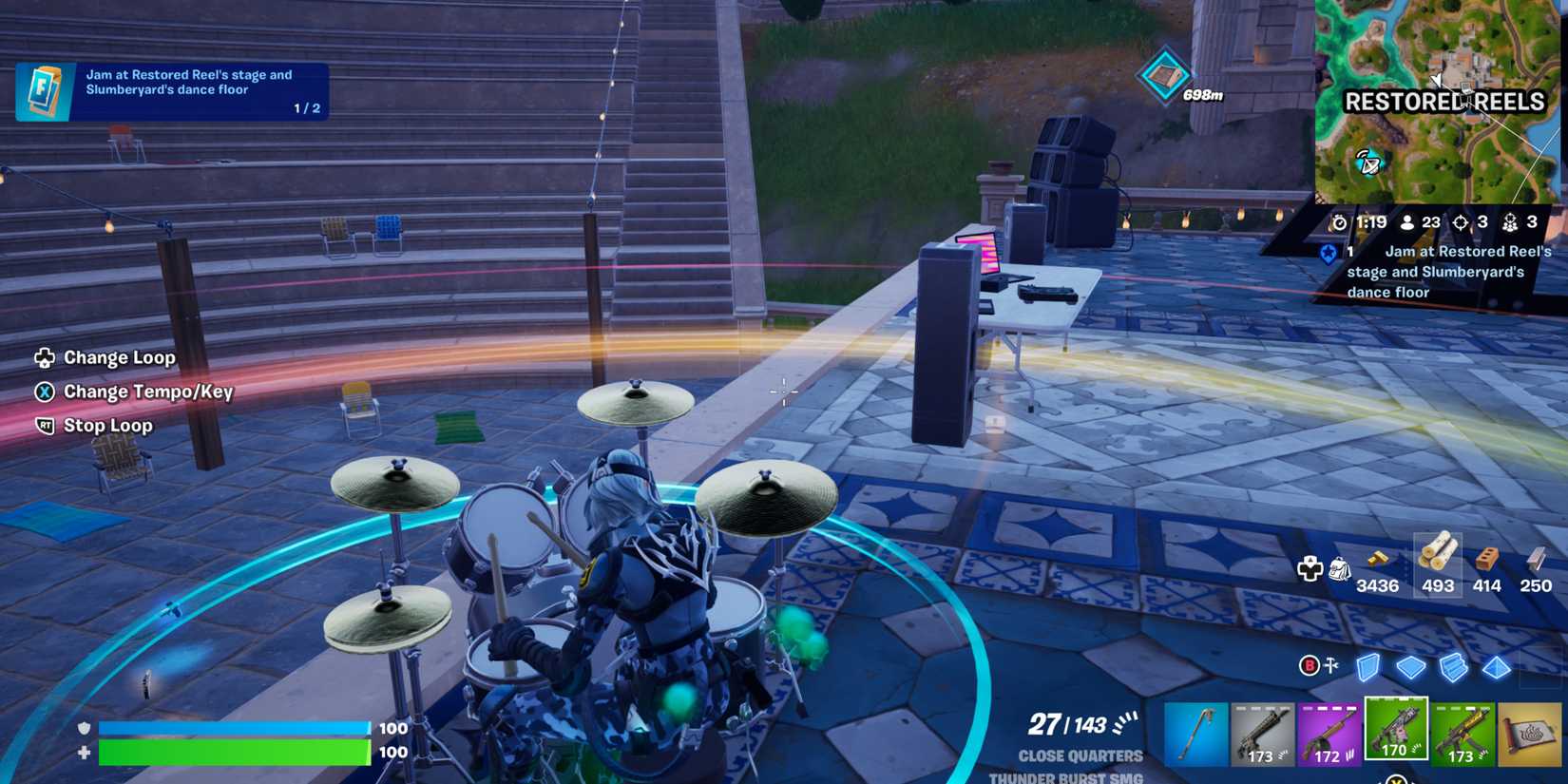This screenshot has height=784, width=1568.
Task: Select the floor build piece icon
Action: tap(1409, 668)
